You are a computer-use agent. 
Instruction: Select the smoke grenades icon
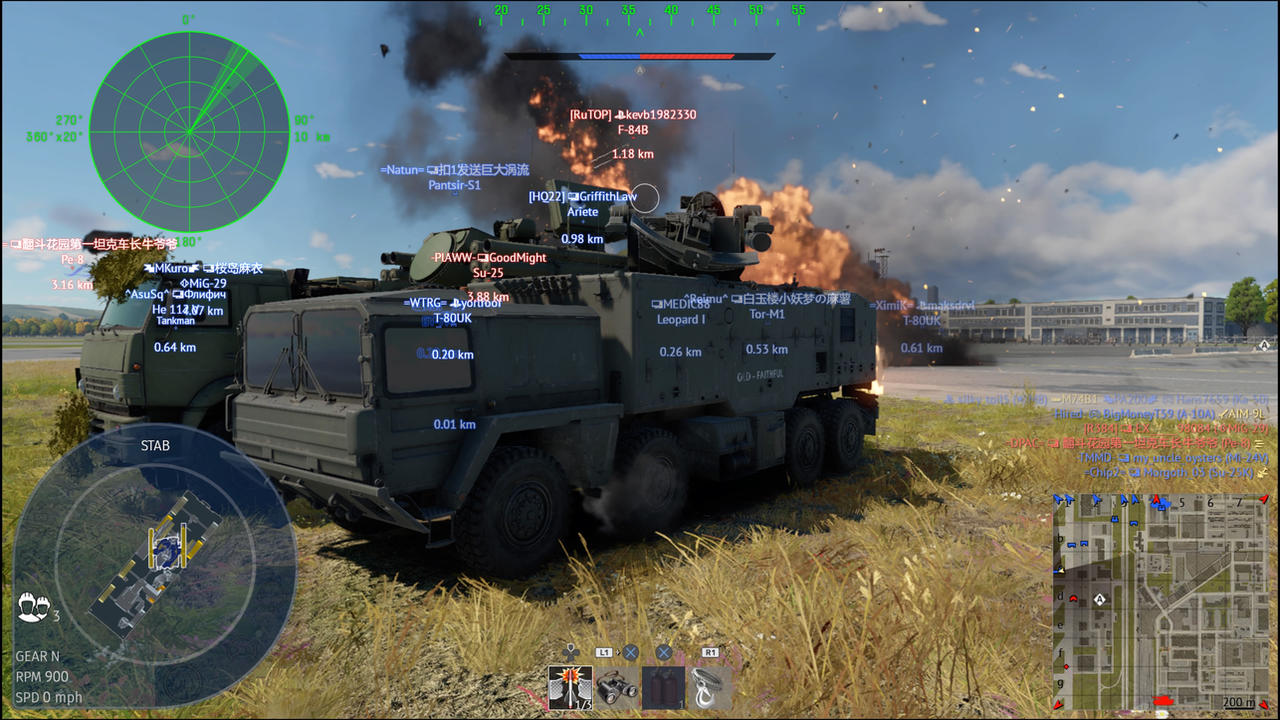663,687
